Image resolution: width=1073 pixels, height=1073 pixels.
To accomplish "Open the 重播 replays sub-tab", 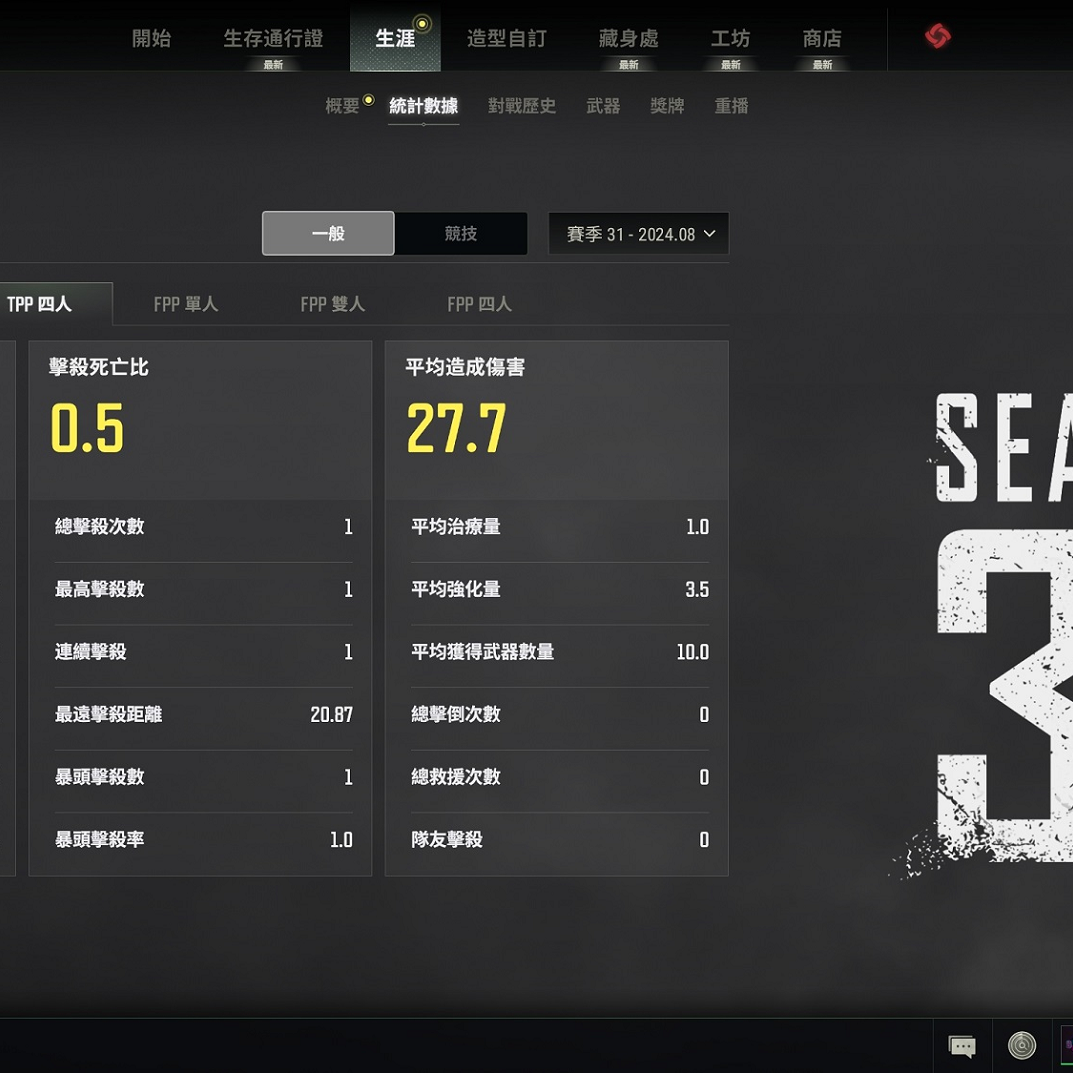I will (731, 106).
